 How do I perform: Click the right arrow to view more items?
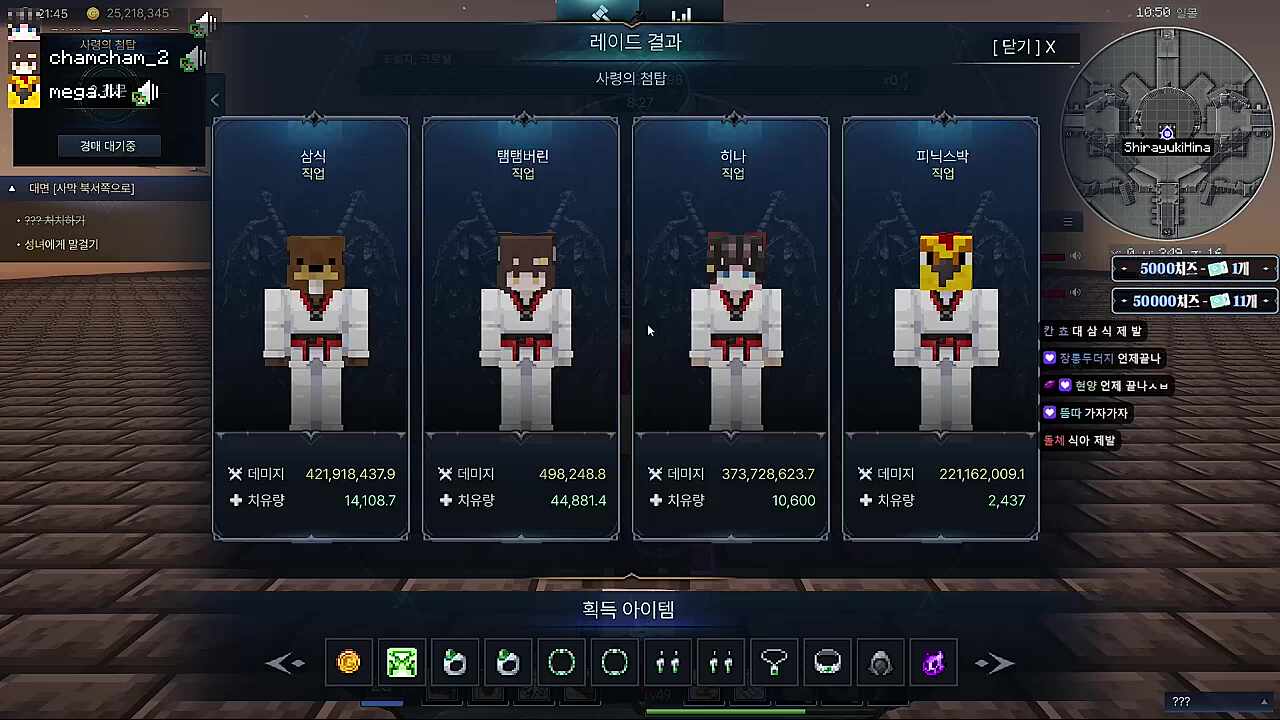click(994, 662)
